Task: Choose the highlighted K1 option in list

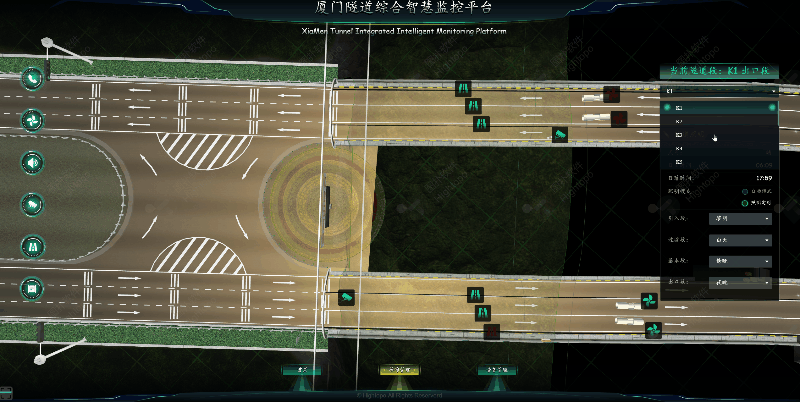Action: point(718,107)
